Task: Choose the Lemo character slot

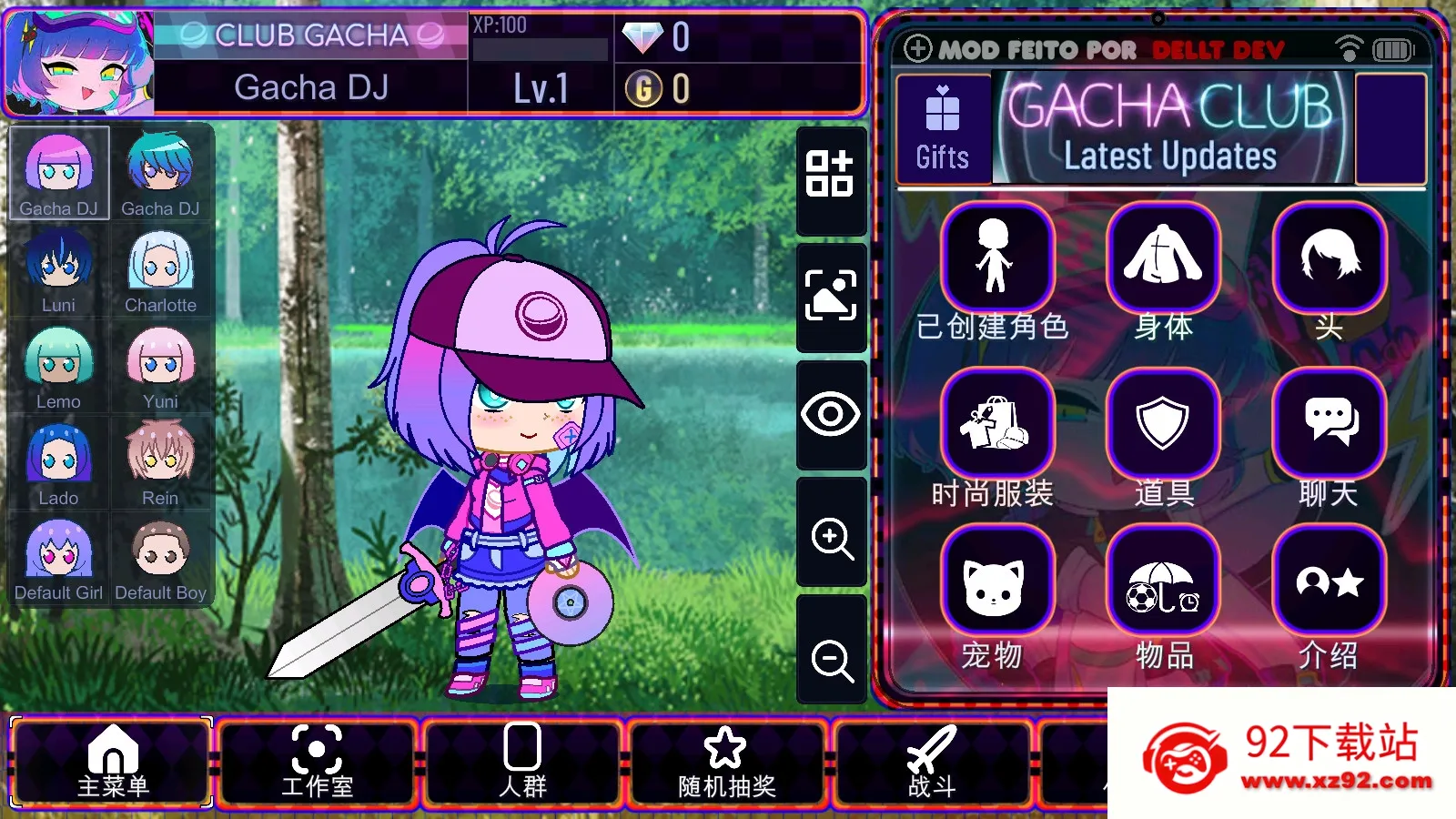Action: (59, 365)
